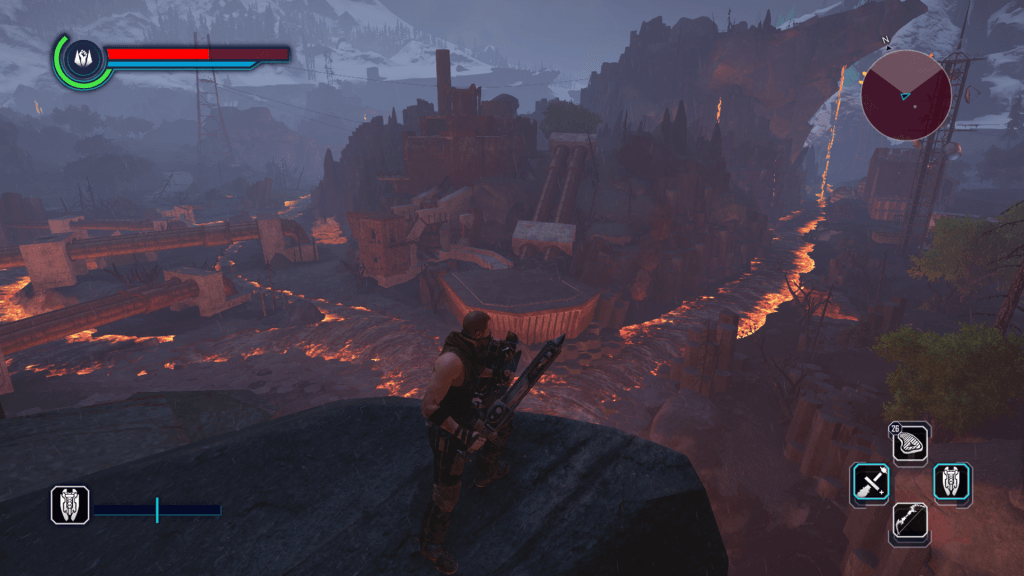Open the circular minimap
The image size is (1024, 576).
905,95
